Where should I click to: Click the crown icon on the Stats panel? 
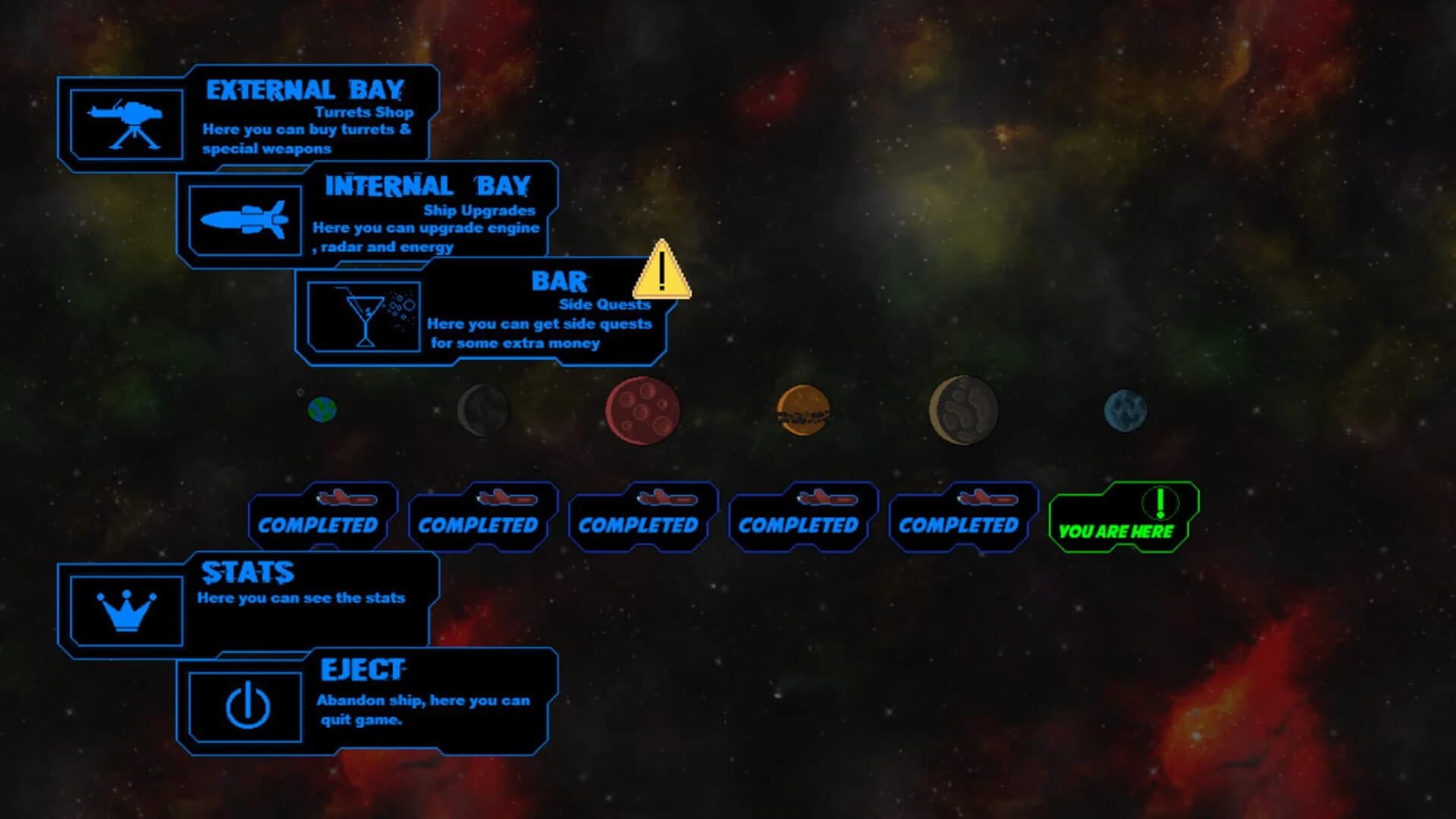click(127, 610)
